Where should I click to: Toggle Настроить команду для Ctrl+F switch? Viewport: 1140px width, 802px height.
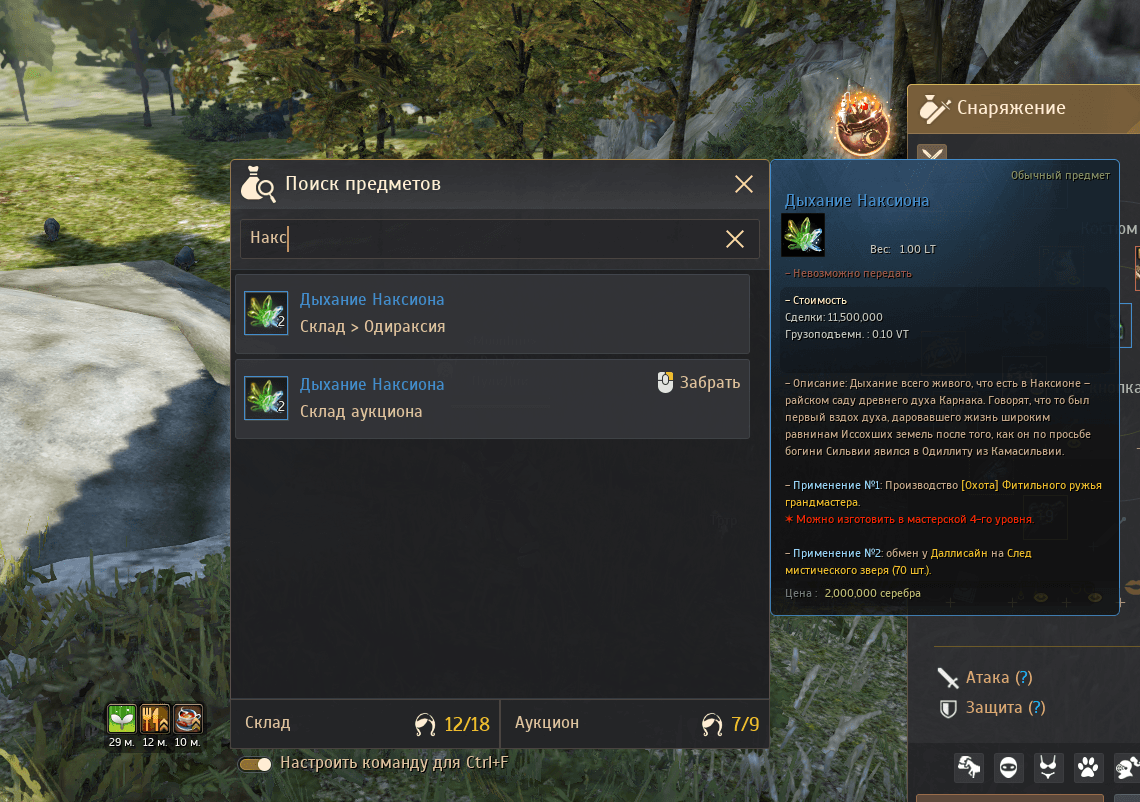256,764
